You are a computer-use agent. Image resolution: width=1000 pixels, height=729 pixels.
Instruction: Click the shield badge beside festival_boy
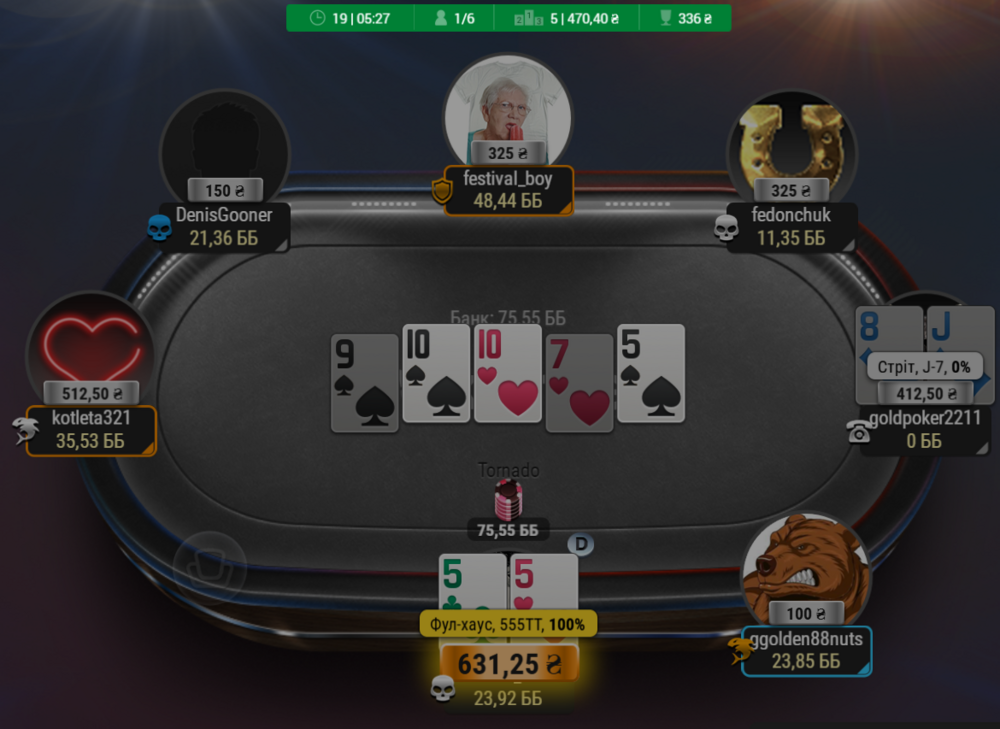point(443,191)
